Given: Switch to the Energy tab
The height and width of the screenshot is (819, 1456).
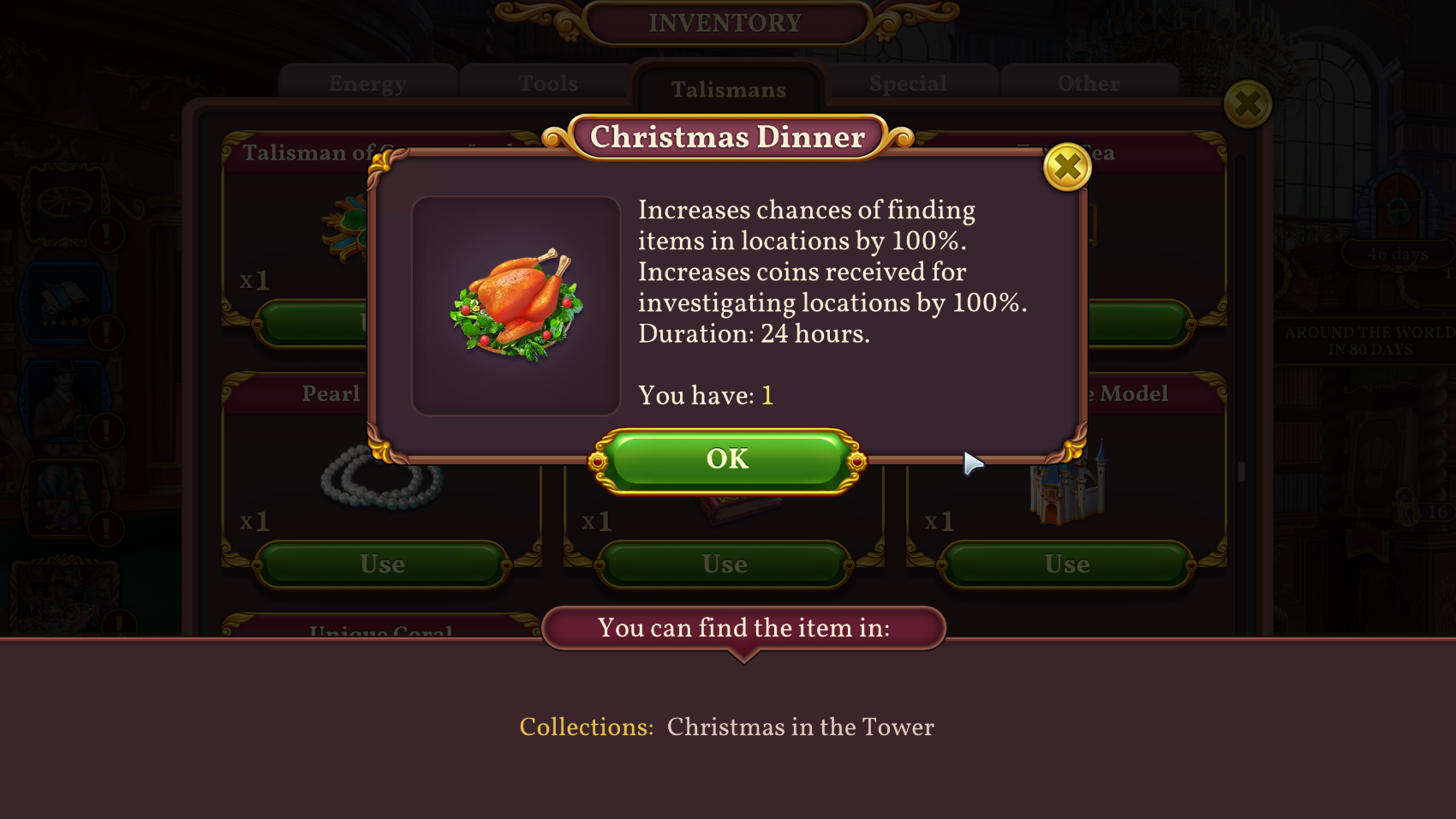Looking at the screenshot, I should (x=367, y=84).
